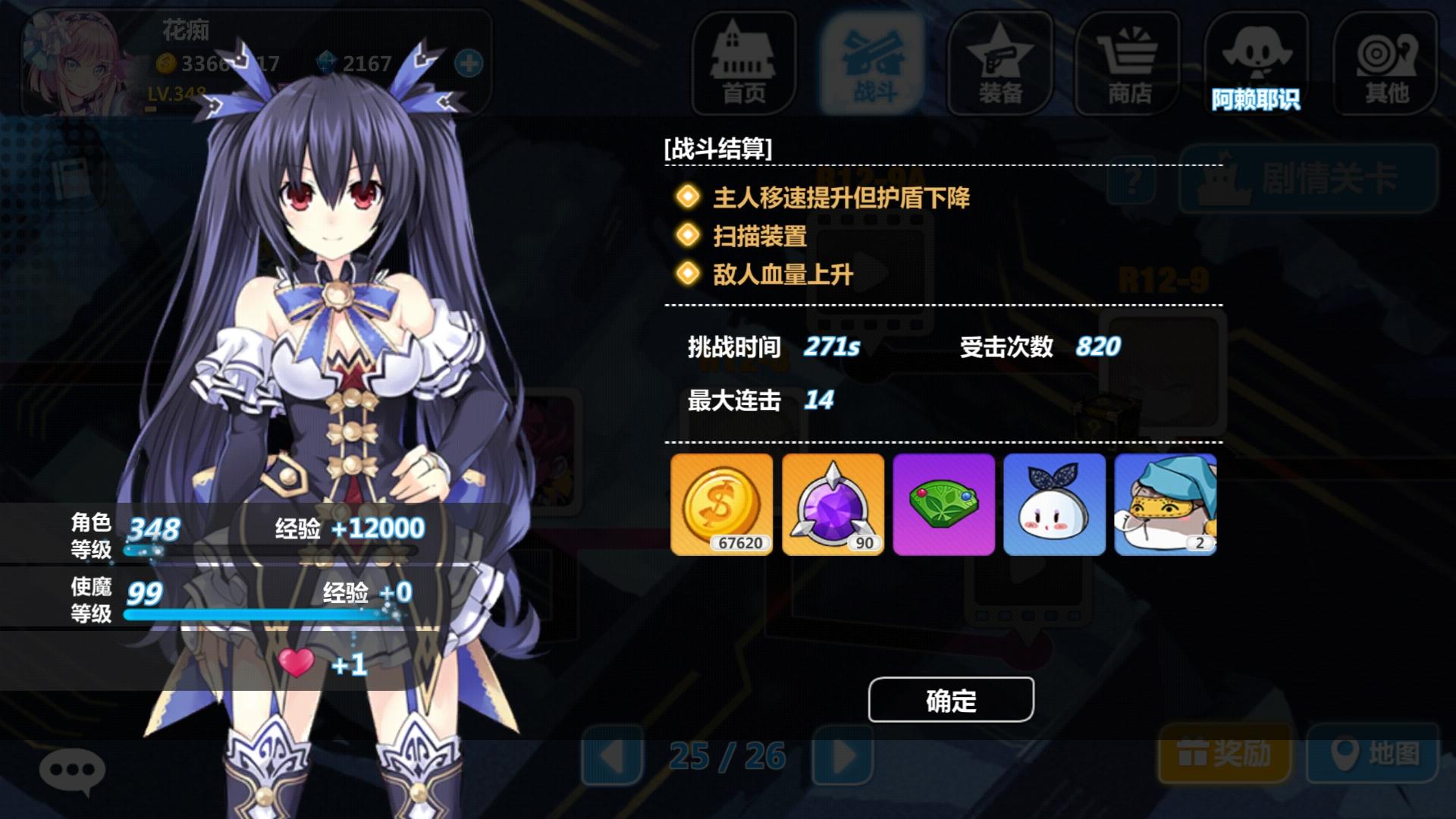Screen dimensions: 1456x819
Task: Select the 敌人血量上升 diamond marker
Action: [x=687, y=275]
